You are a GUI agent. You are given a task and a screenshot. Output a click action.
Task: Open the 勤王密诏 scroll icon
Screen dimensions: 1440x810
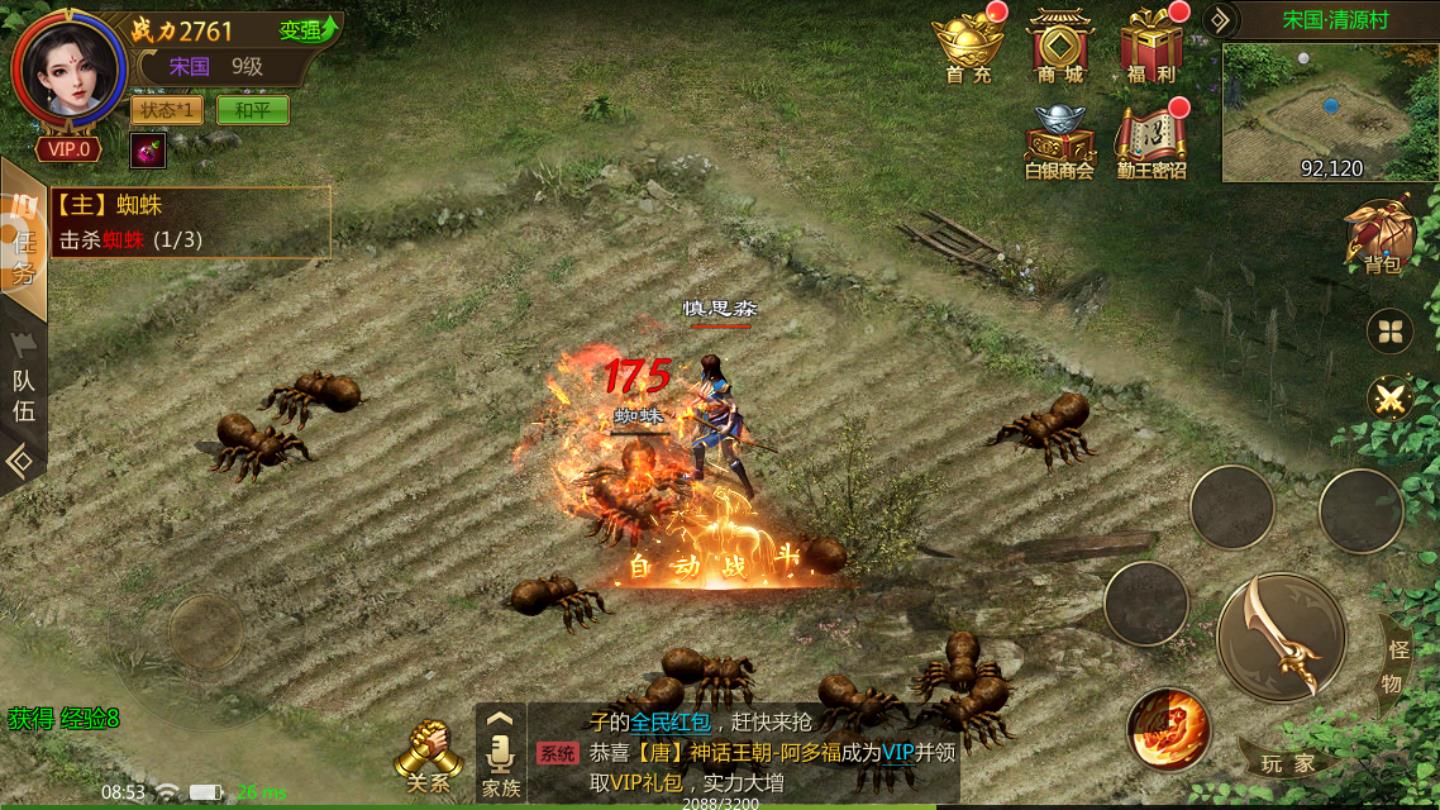click(x=1151, y=141)
